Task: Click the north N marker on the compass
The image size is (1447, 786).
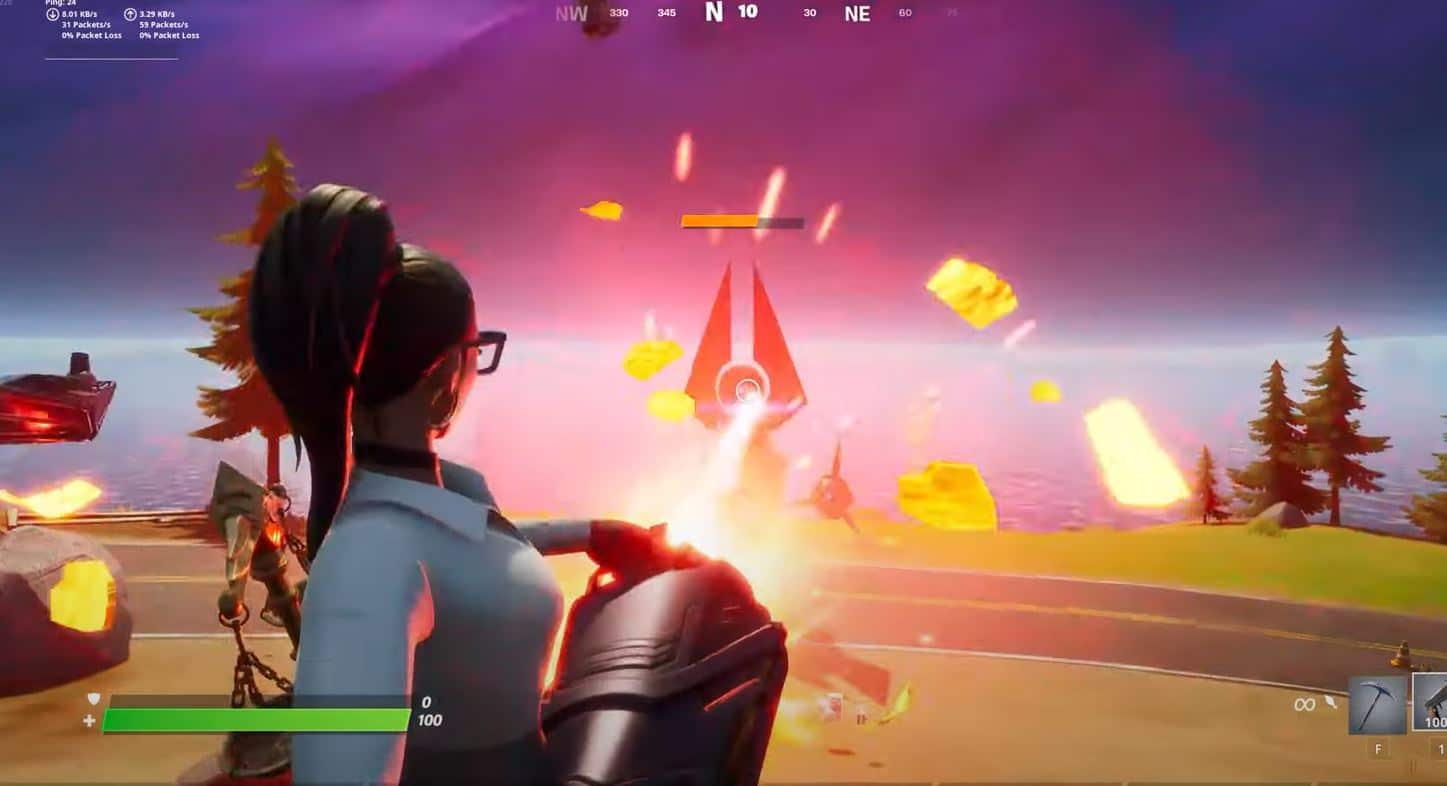Action: (713, 12)
